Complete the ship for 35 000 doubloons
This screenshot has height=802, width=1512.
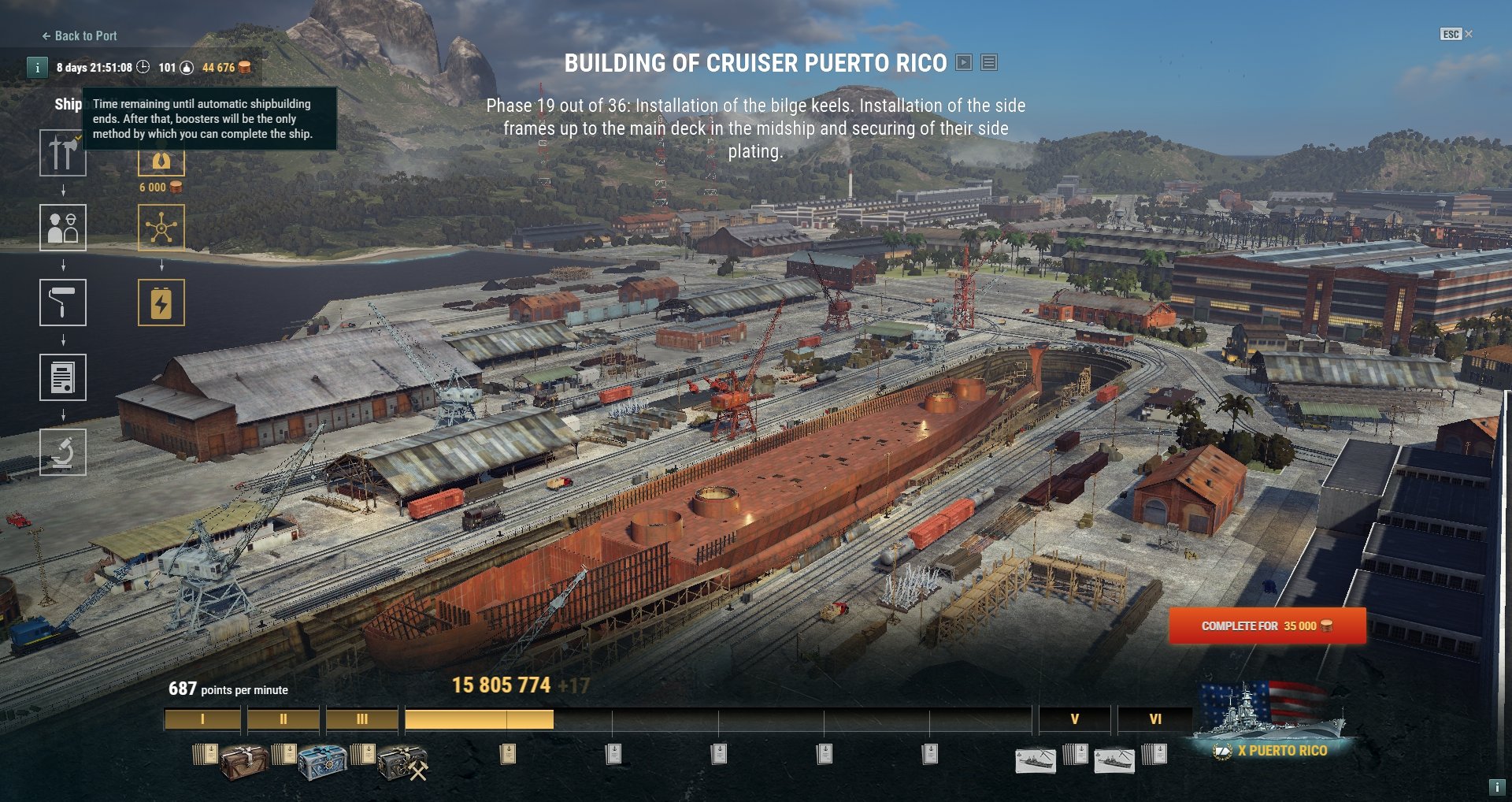point(1267,626)
